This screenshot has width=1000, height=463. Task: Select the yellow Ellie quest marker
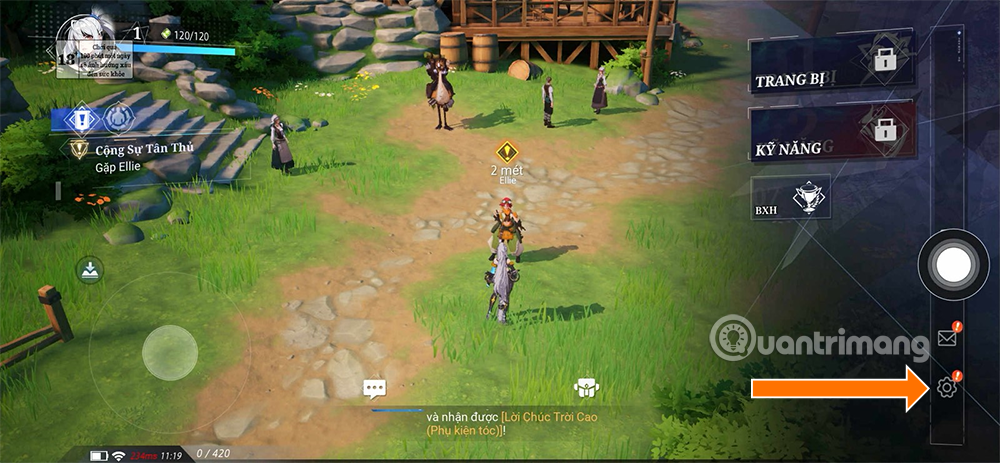[x=507, y=153]
